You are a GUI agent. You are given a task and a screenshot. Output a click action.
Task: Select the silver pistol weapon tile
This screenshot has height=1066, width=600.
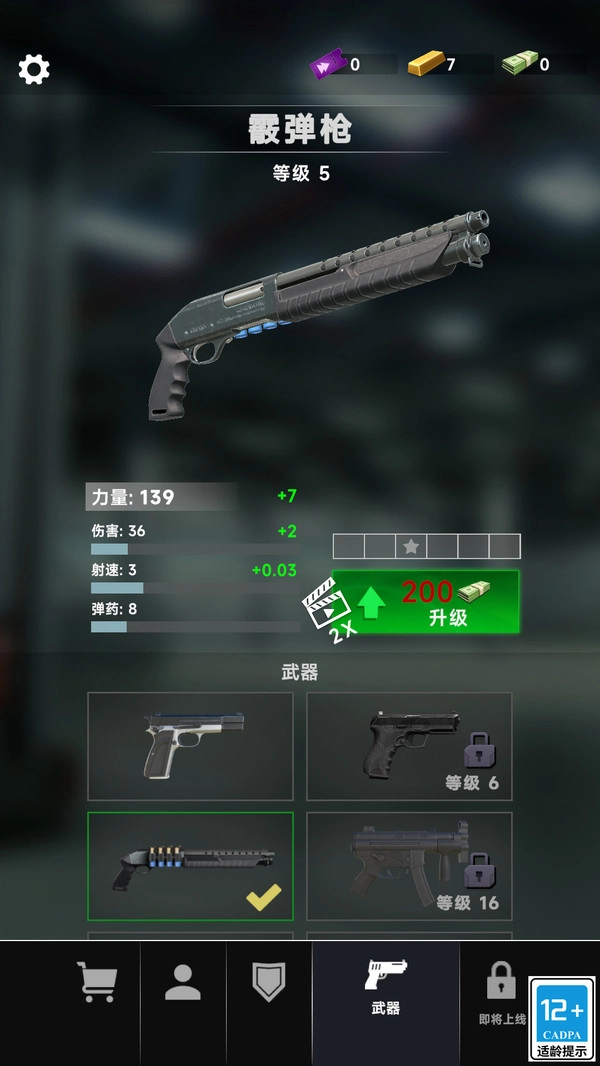pos(190,746)
